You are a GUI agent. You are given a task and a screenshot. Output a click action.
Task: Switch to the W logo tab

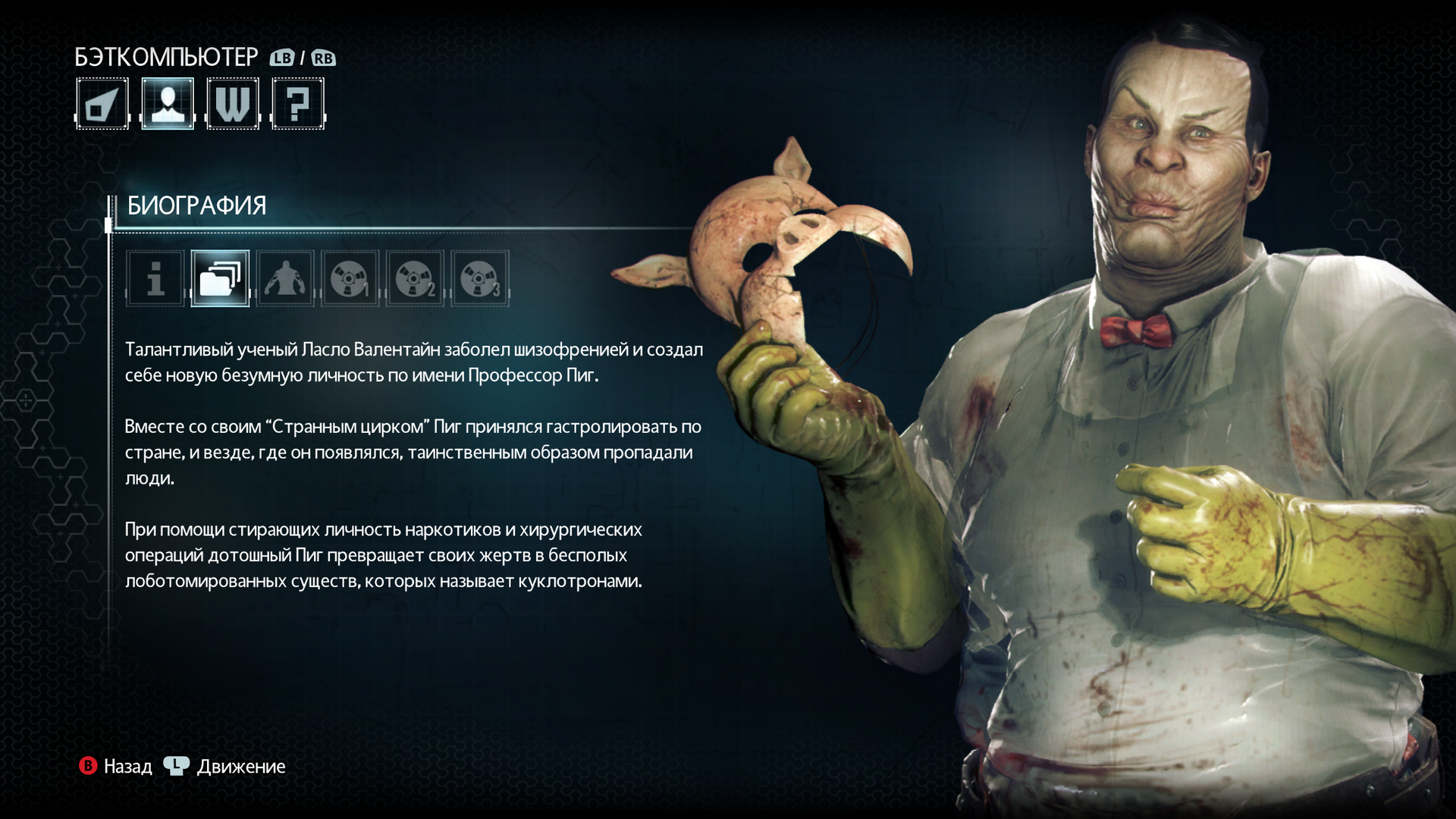point(233,104)
